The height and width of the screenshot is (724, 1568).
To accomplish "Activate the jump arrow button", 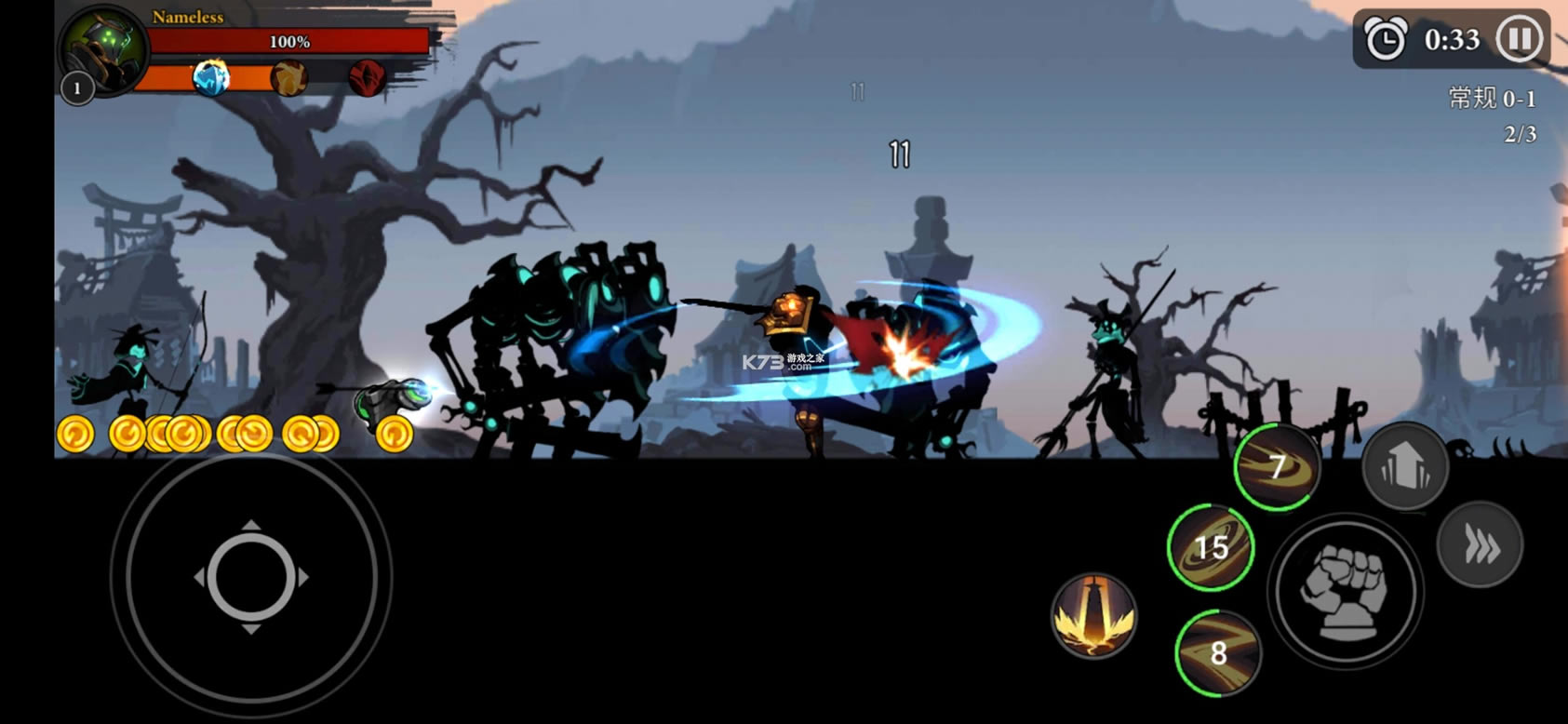I will click(1405, 466).
